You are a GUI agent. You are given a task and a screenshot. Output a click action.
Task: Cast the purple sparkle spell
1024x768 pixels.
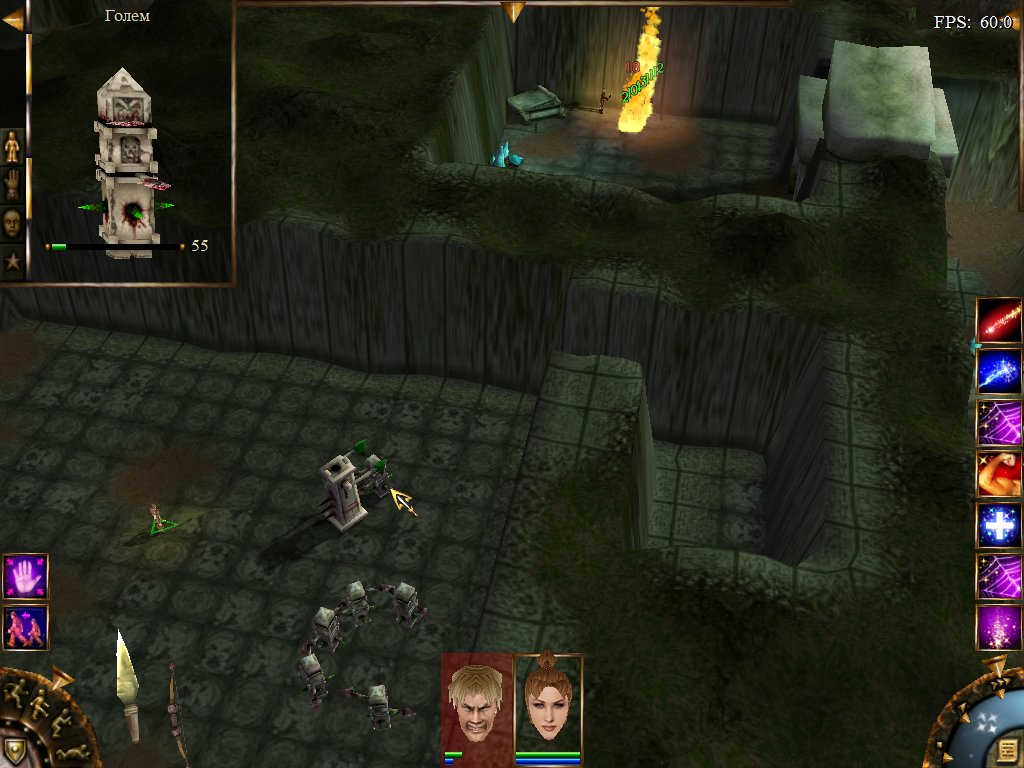tap(998, 627)
